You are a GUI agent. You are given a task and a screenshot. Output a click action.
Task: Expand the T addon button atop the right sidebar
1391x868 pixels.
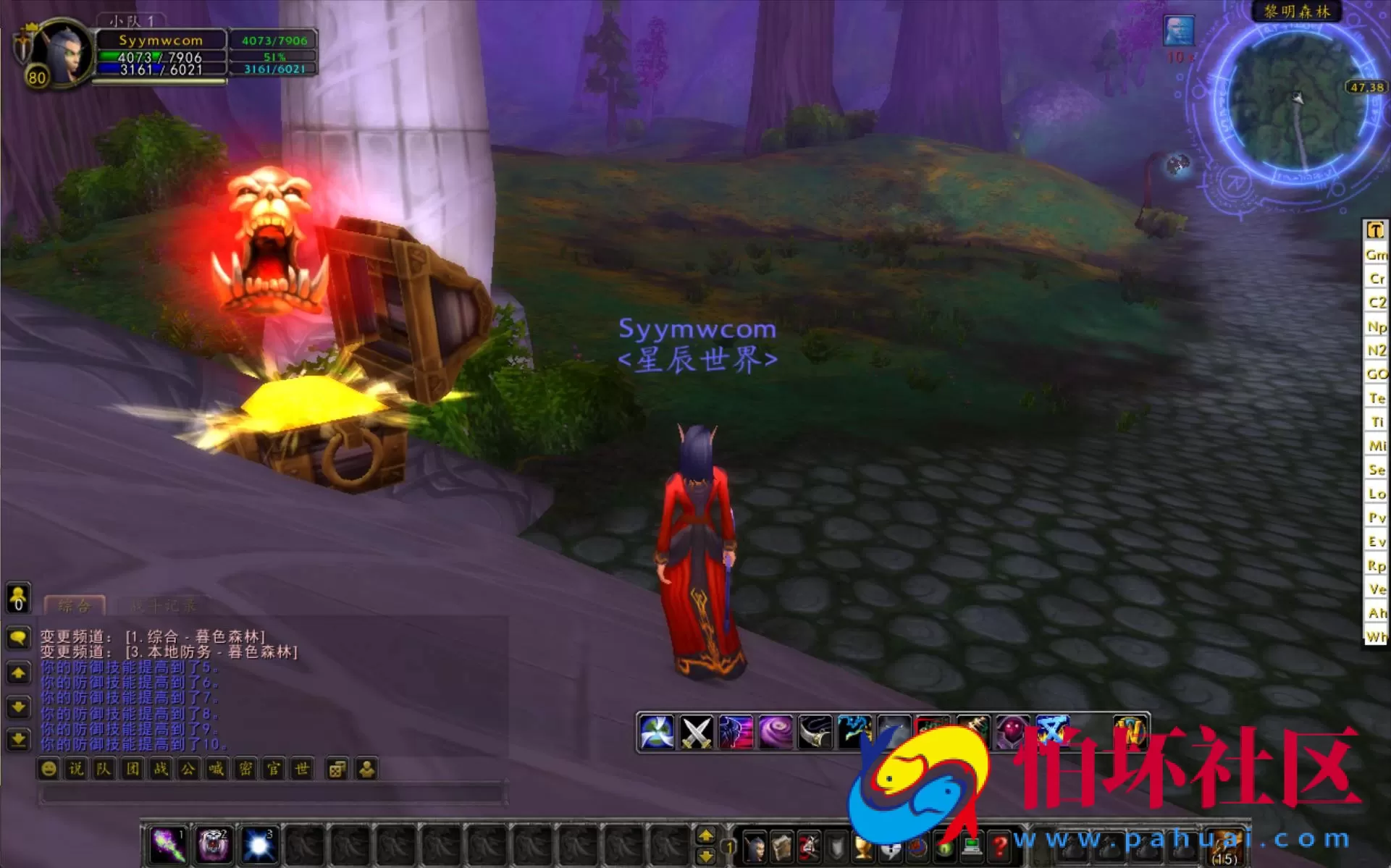[1375, 229]
